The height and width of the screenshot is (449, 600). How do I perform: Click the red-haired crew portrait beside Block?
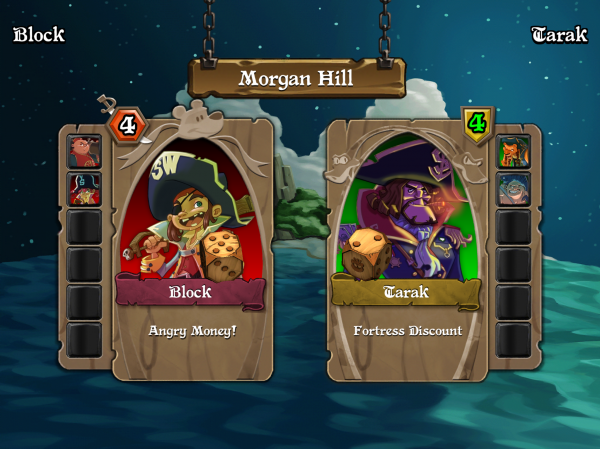pos(84,151)
